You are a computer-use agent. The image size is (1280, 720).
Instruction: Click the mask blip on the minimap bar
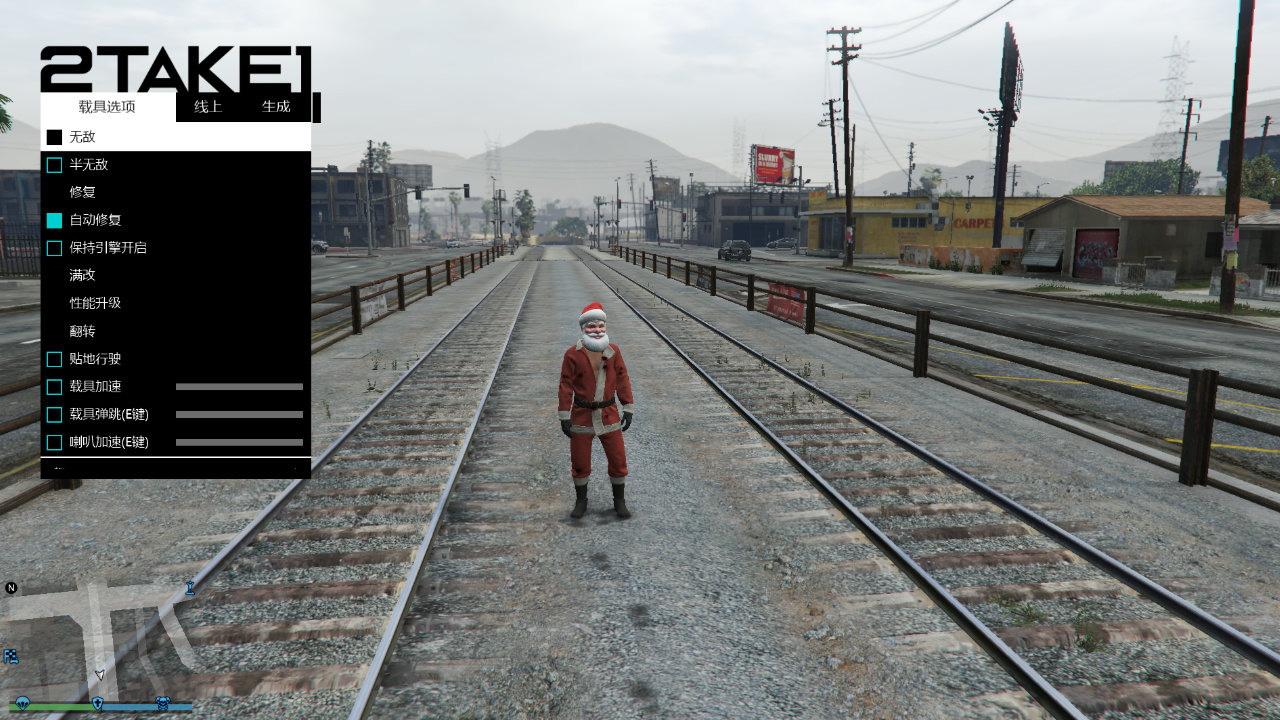[x=163, y=703]
